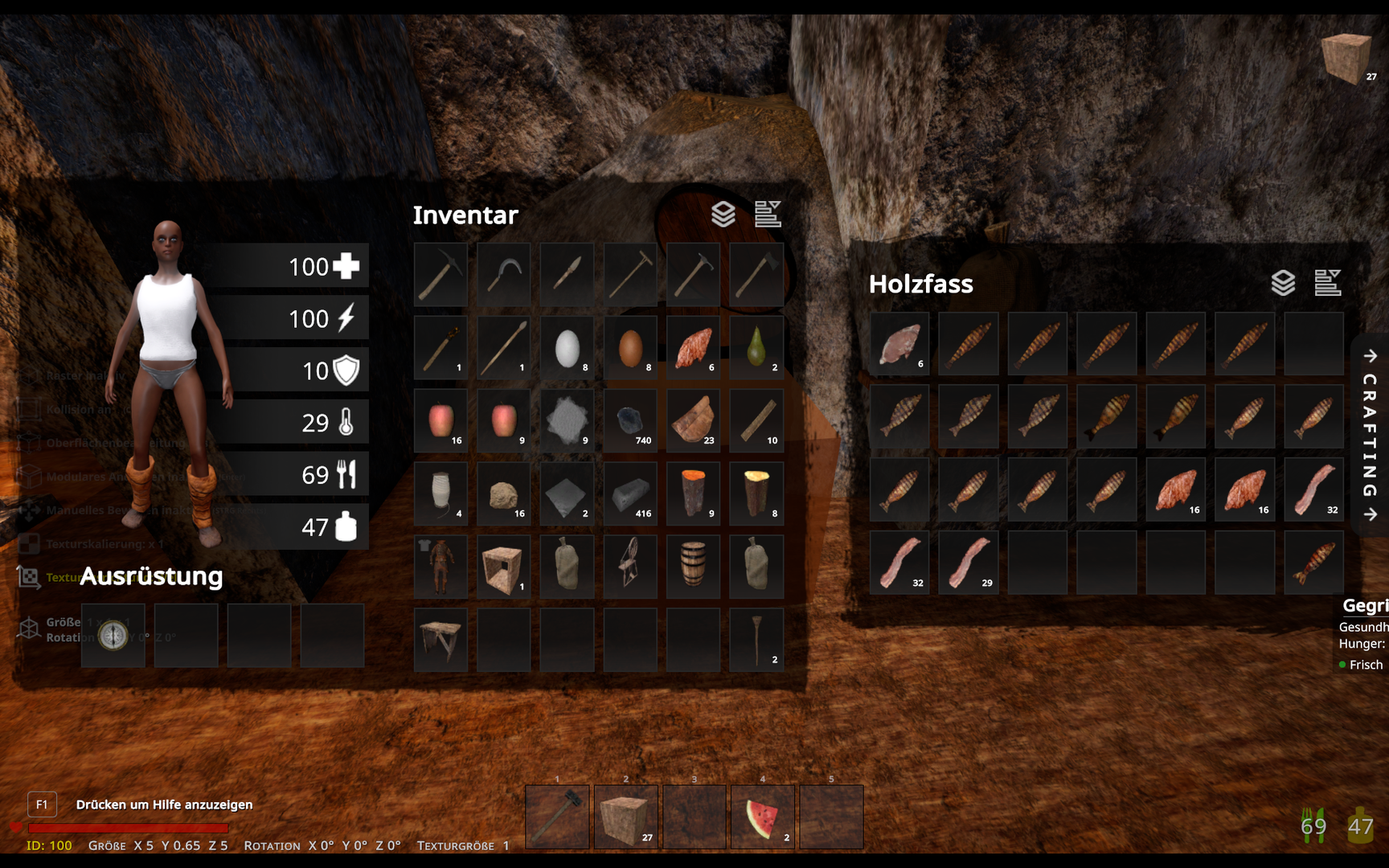Stack items in the Inventar panel
Screen dimensions: 1389x868
pos(723,214)
